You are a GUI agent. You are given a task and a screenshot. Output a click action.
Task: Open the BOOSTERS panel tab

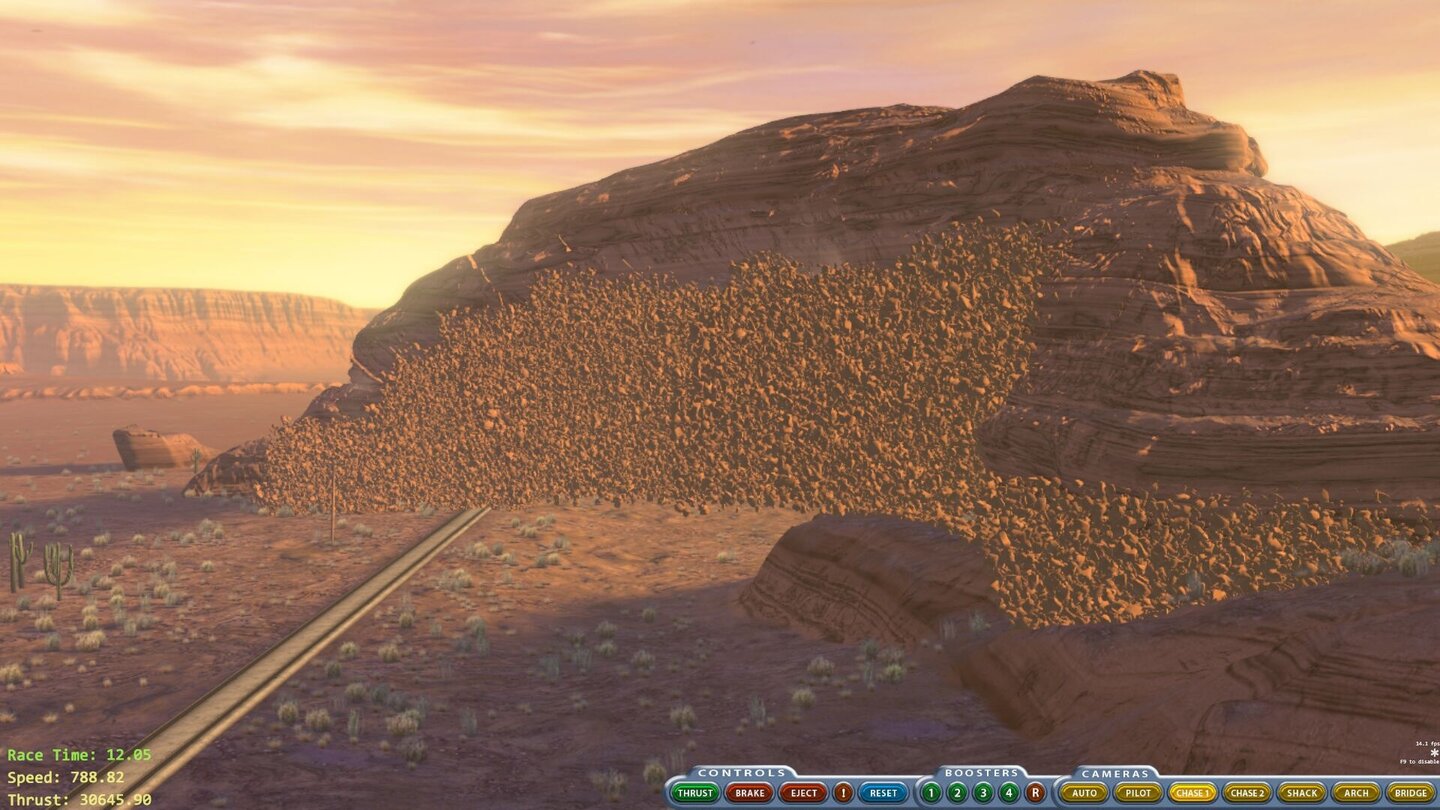(983, 772)
